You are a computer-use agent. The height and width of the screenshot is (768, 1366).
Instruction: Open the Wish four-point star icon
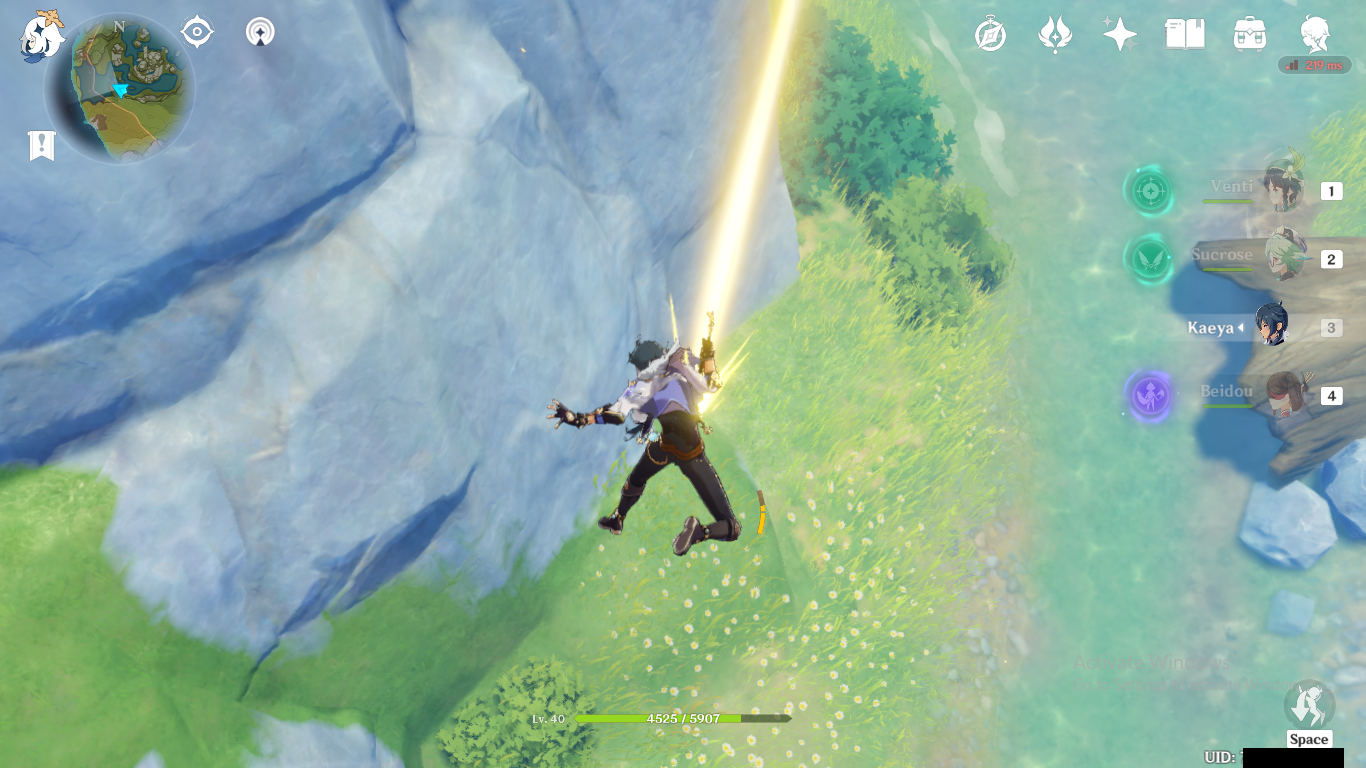pos(1119,35)
